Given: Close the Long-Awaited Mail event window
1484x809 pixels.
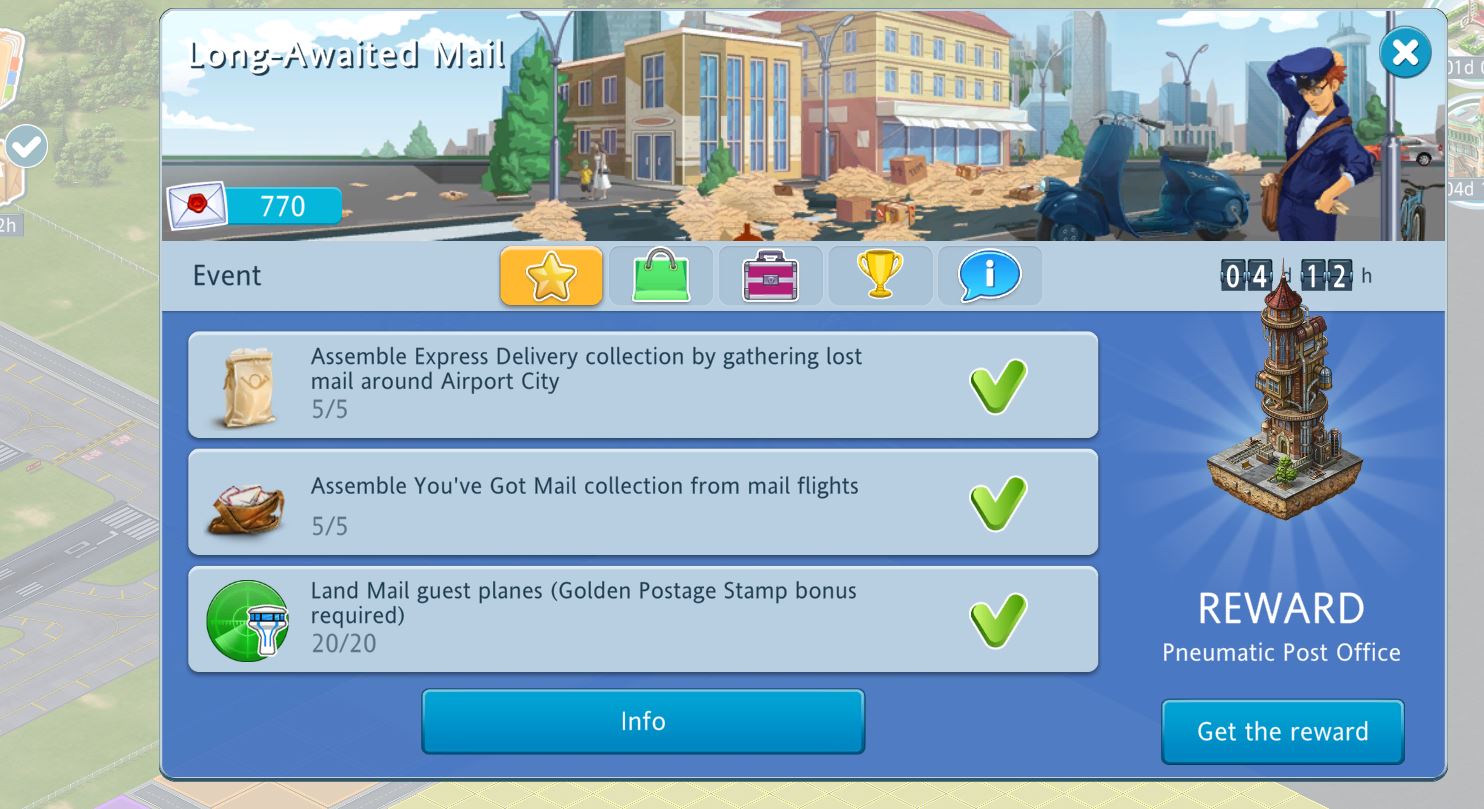Looking at the screenshot, I should [1404, 53].
